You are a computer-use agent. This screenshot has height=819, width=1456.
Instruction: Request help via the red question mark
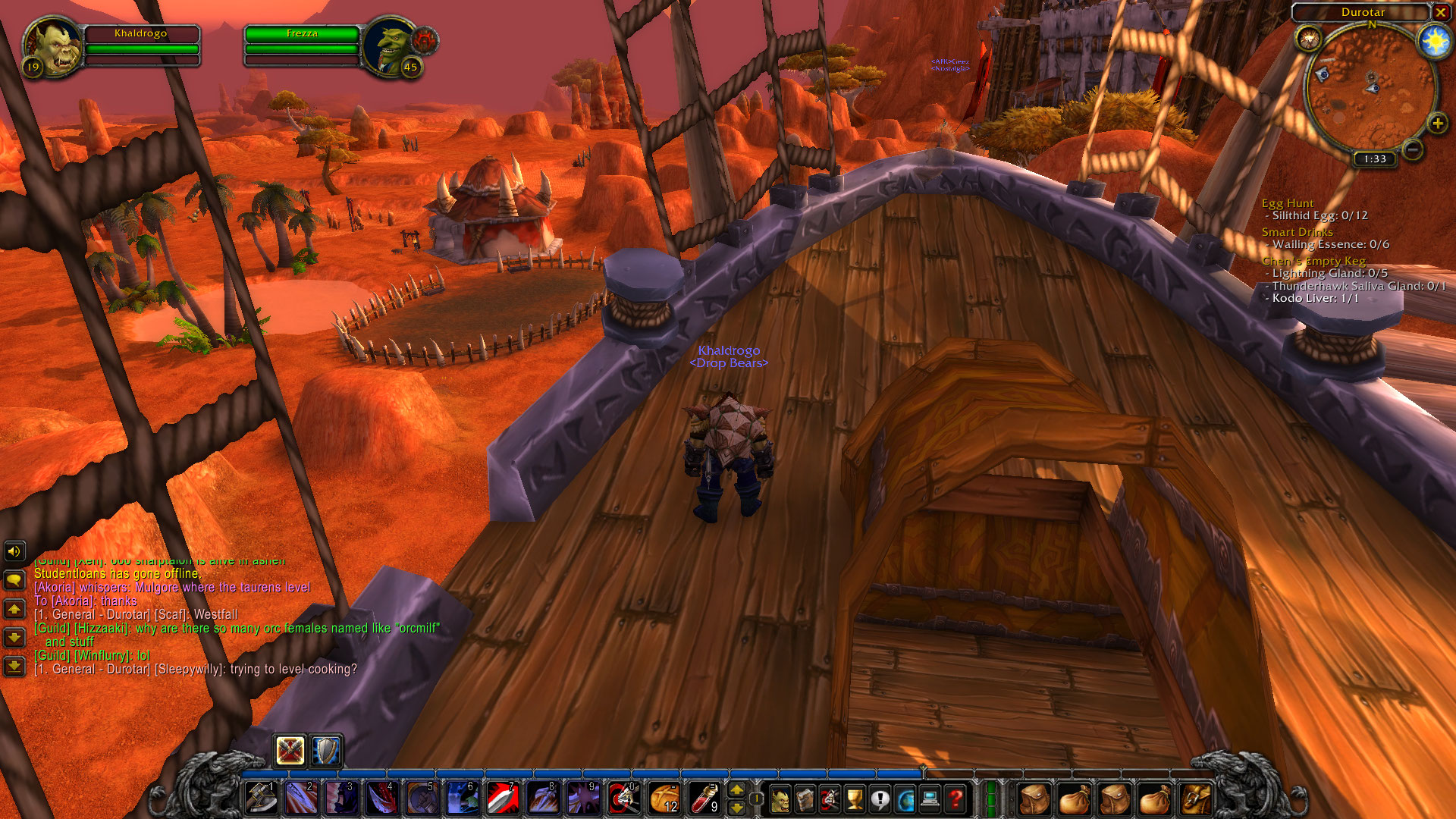tap(955, 799)
